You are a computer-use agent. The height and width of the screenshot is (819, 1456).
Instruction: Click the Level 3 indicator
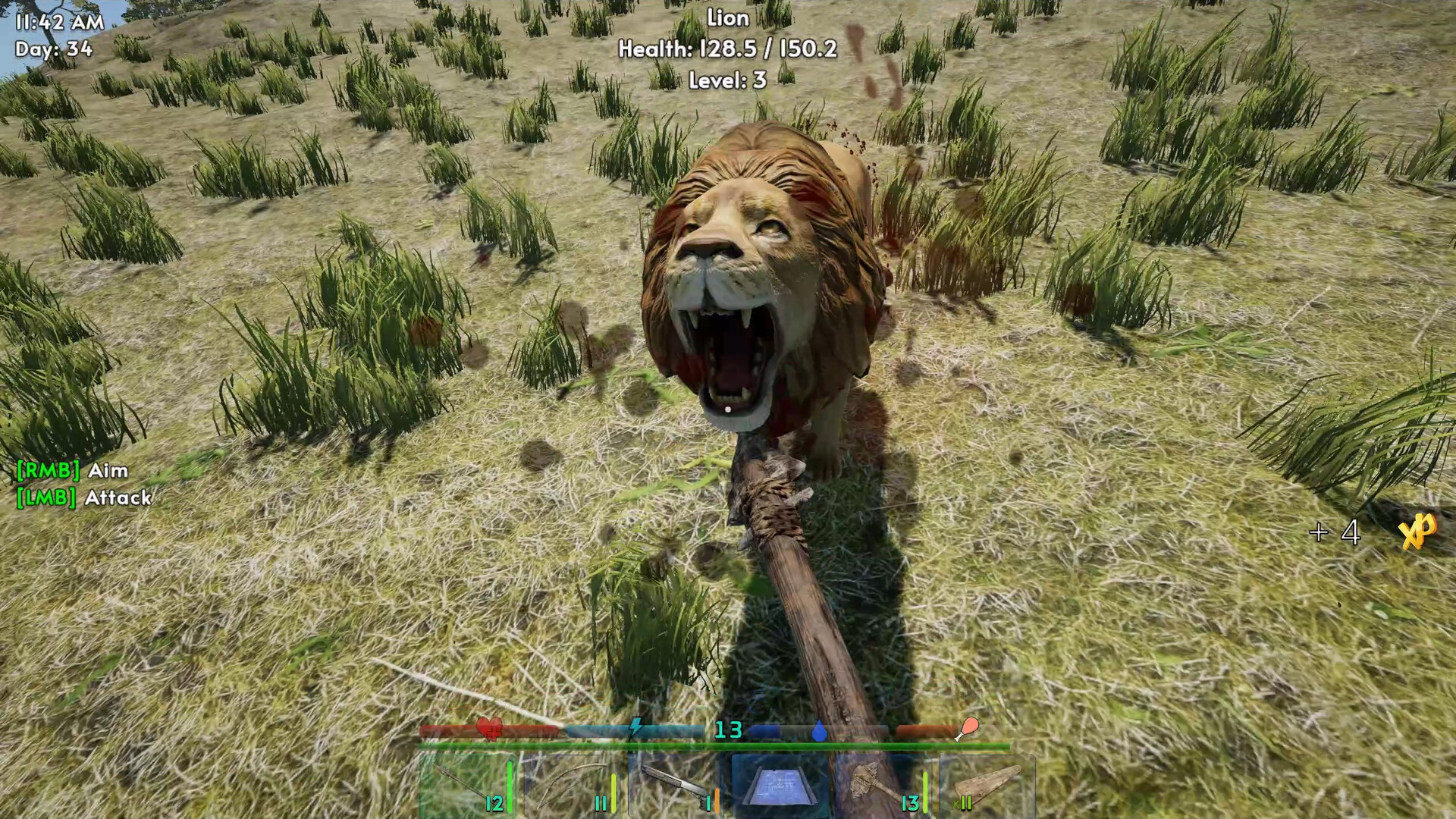coord(730,80)
